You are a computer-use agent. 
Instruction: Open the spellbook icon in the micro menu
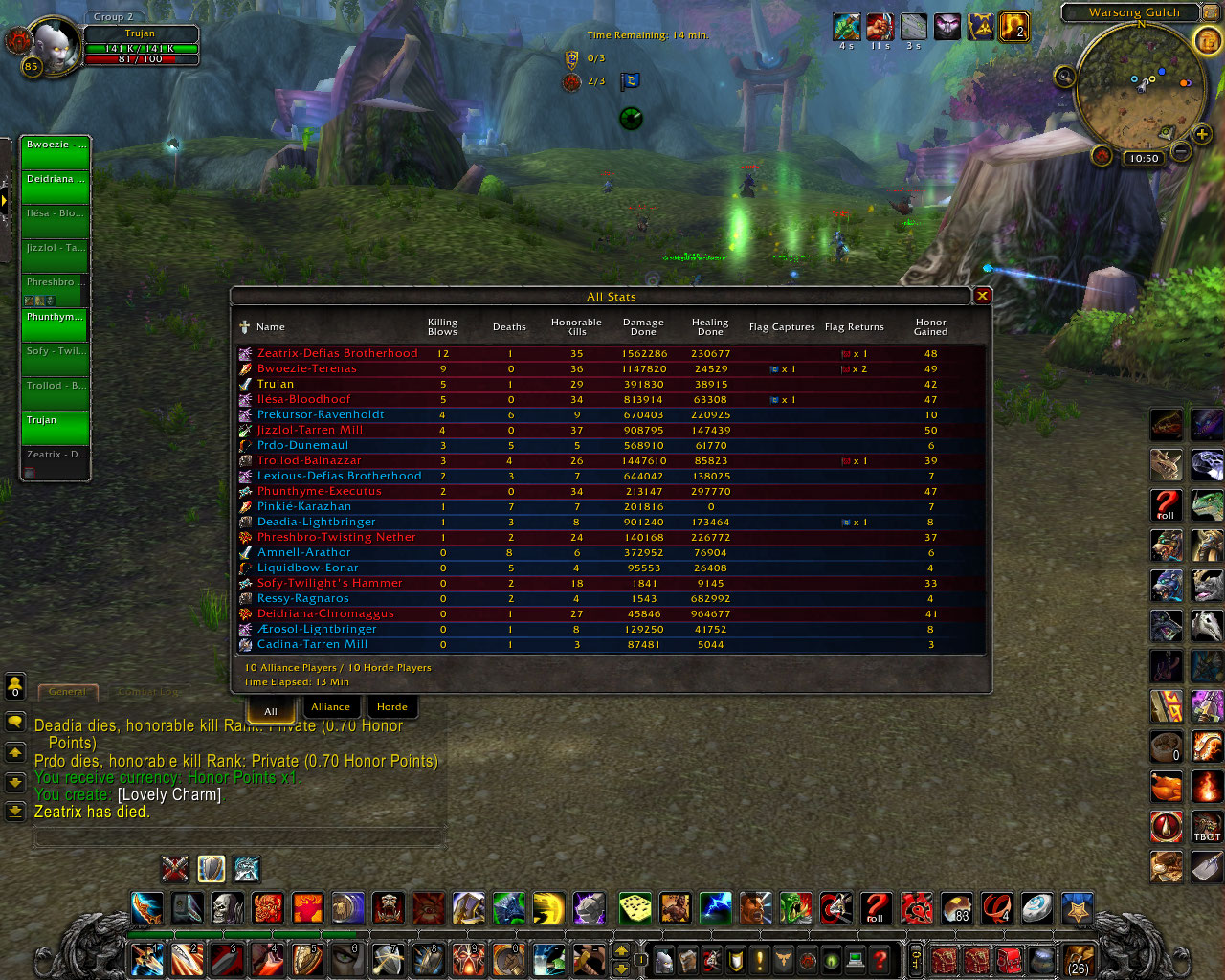click(689, 959)
